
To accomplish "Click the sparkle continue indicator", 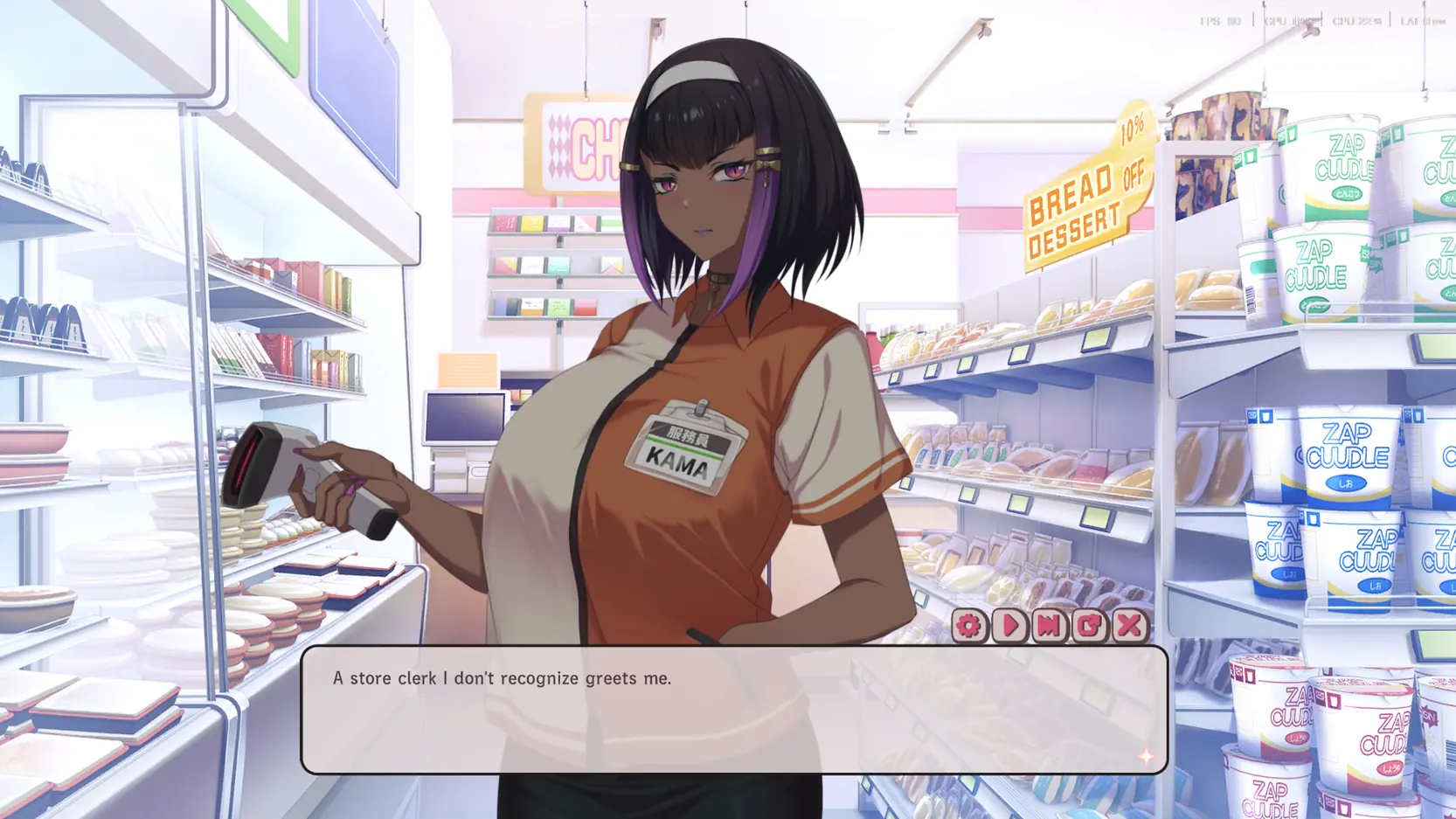I will click(x=1145, y=757).
